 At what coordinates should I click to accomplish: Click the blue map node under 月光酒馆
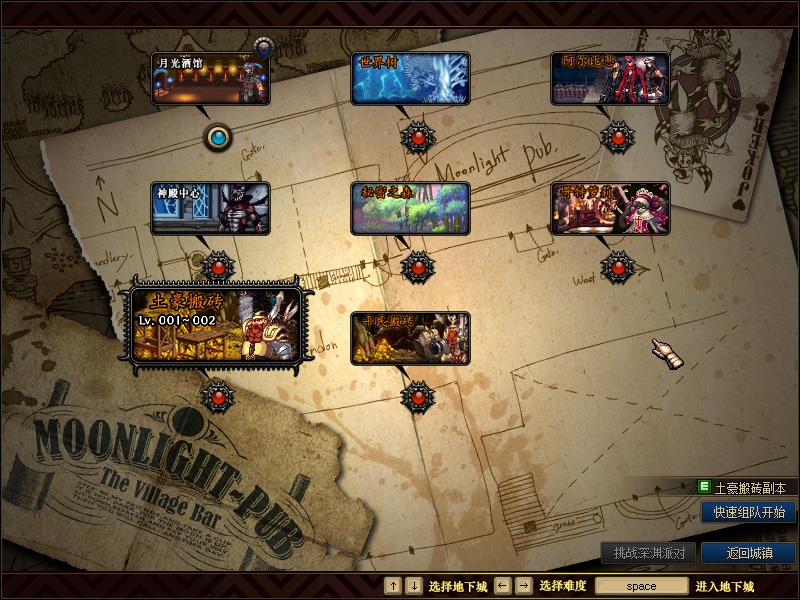[x=218, y=137]
